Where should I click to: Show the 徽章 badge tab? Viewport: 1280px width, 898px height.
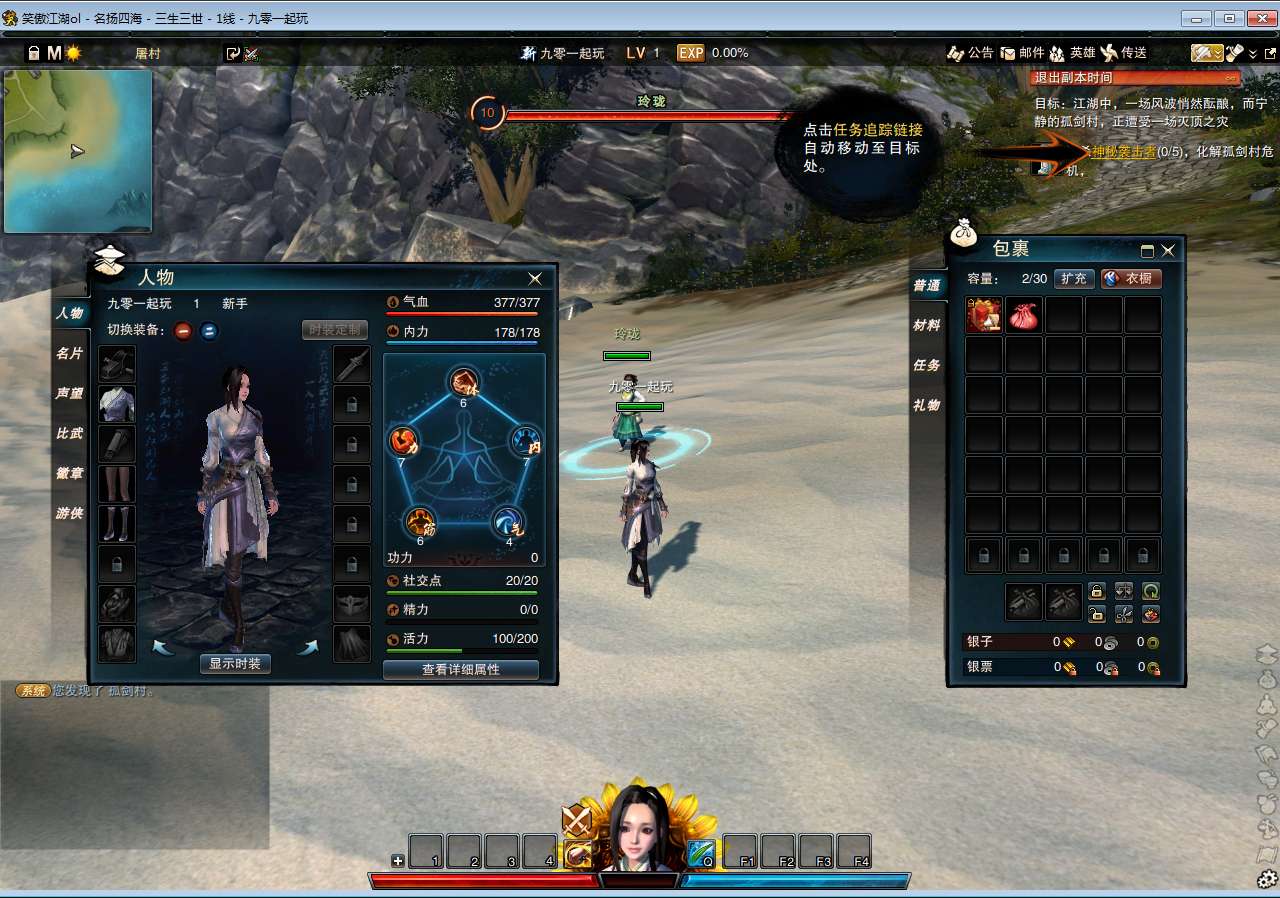click(x=70, y=473)
